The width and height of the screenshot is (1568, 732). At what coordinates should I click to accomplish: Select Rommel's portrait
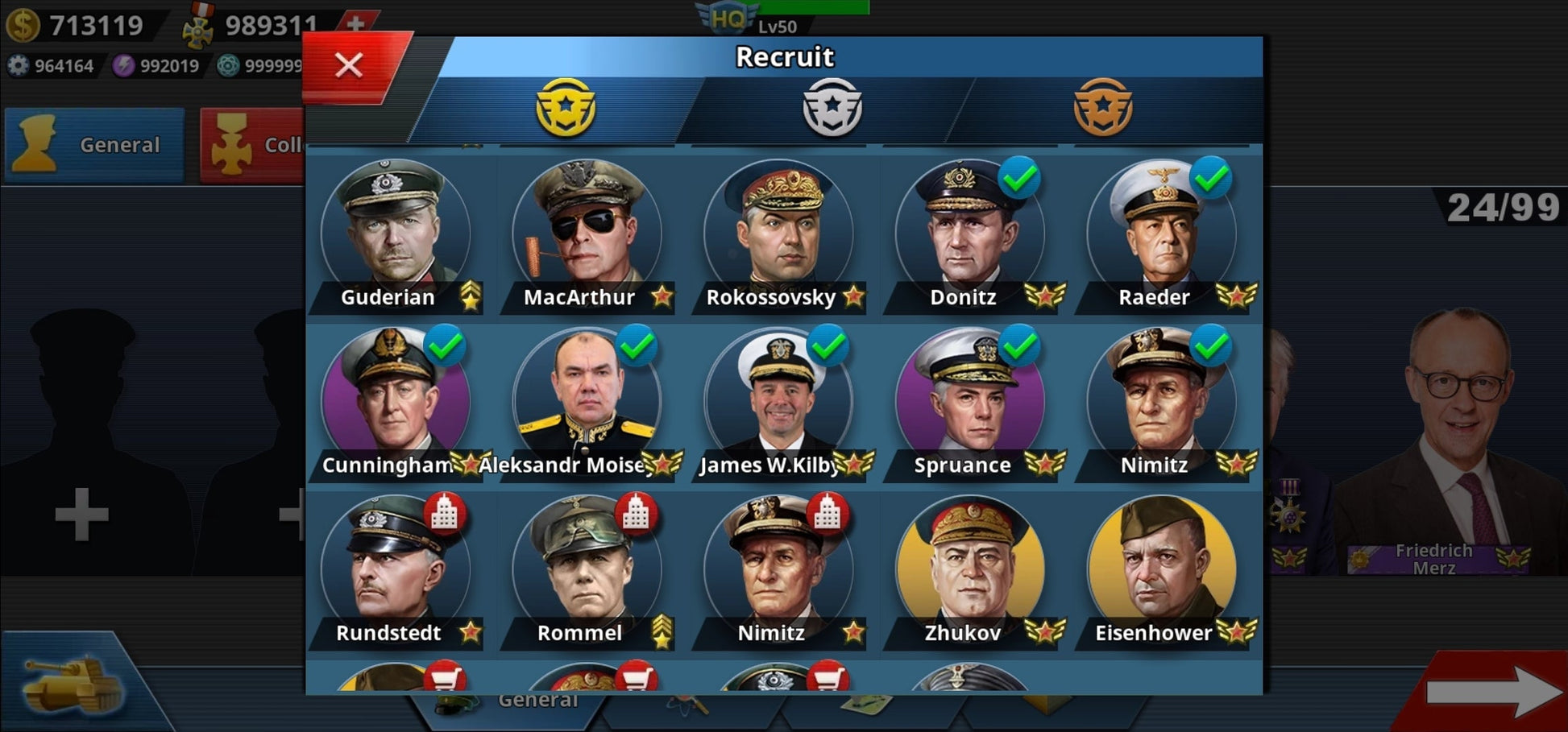(587, 569)
